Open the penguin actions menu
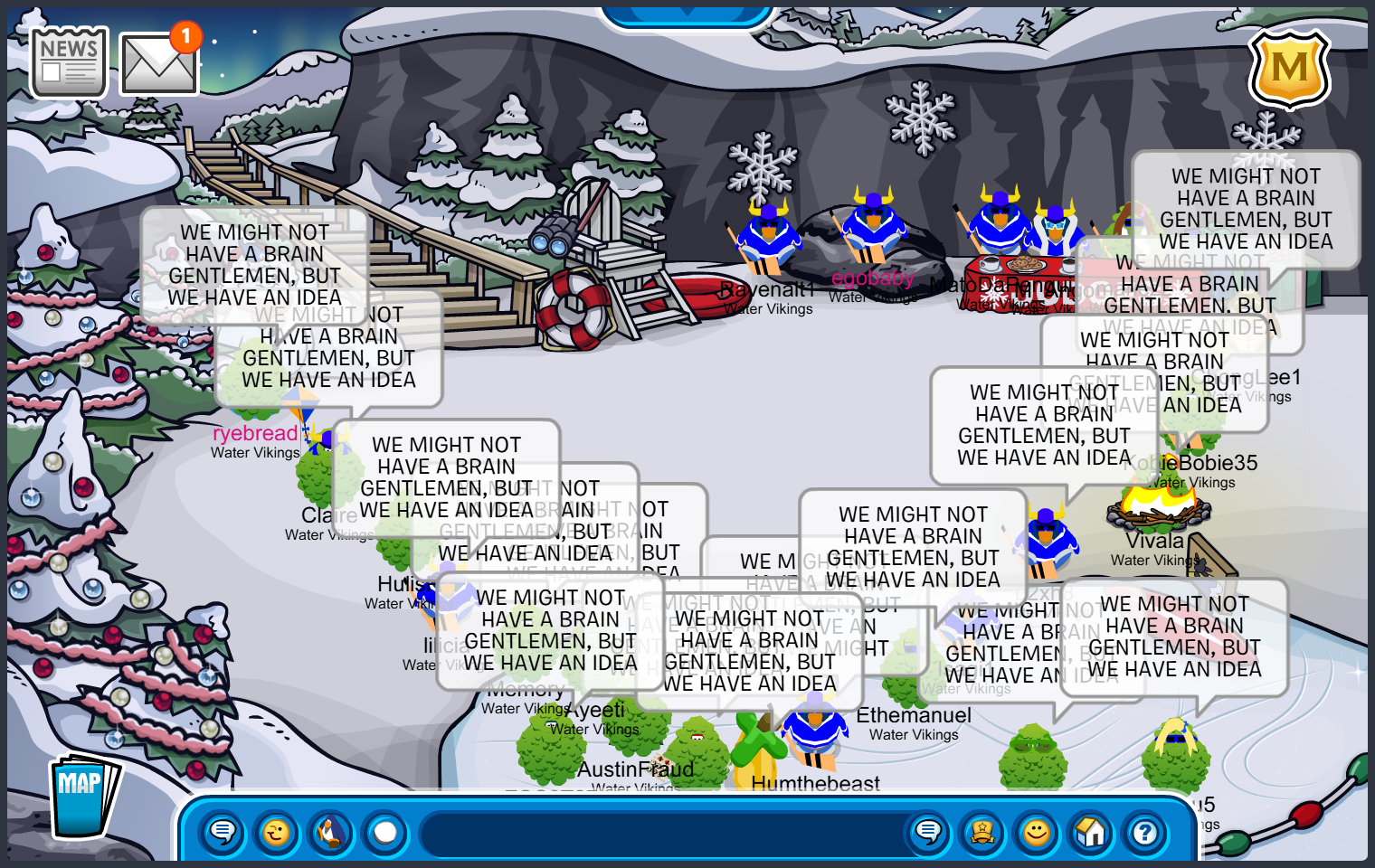 coord(331,832)
